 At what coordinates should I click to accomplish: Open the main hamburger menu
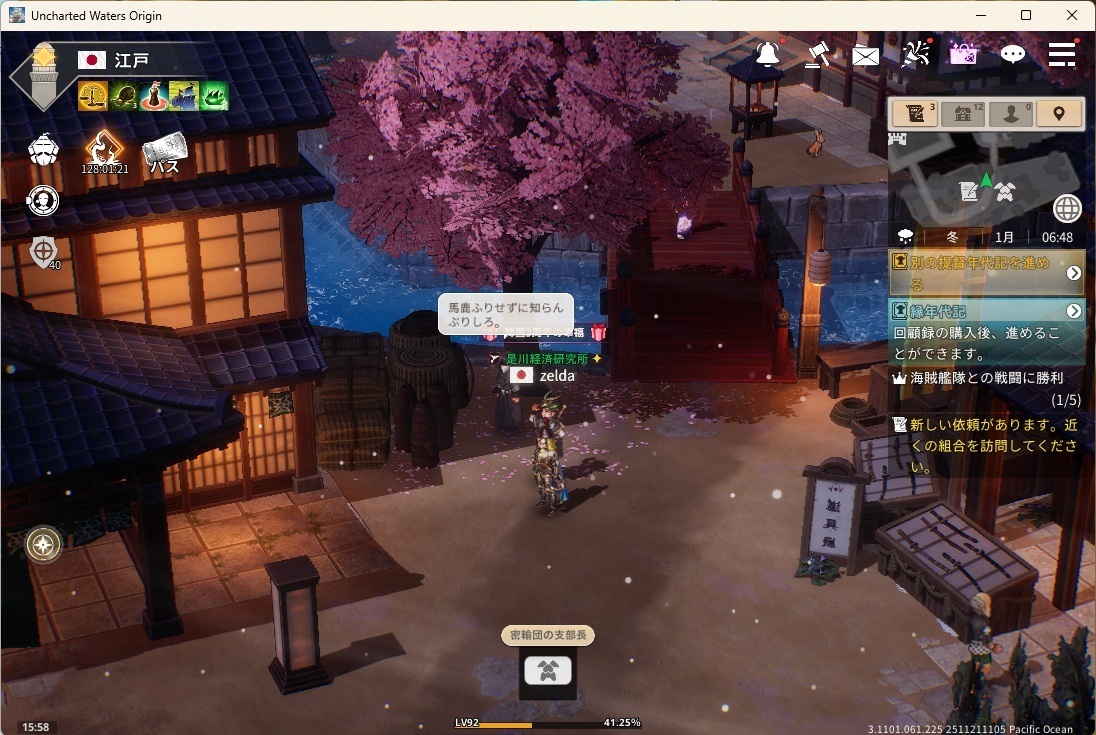1062,54
